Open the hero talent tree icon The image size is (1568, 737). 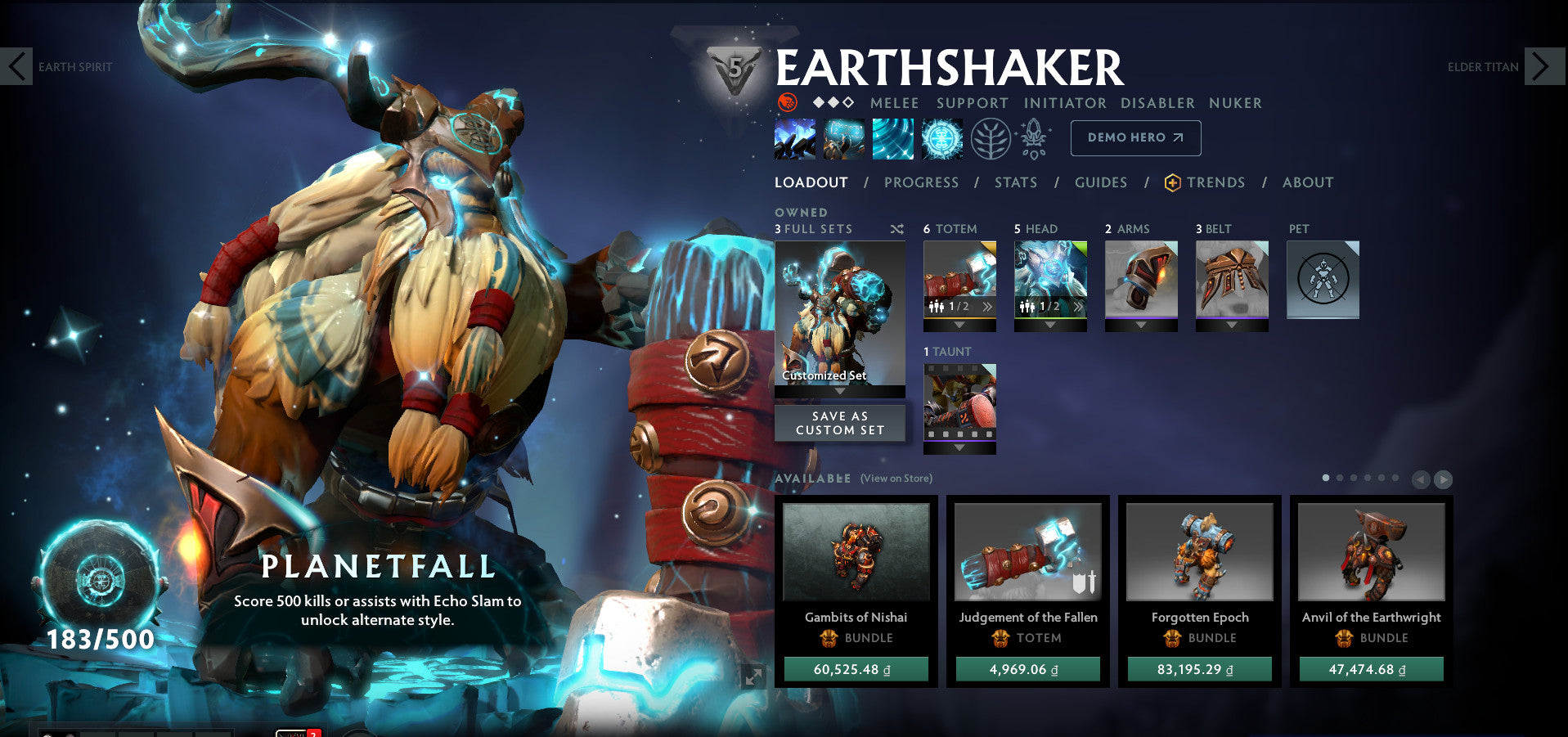(989, 137)
